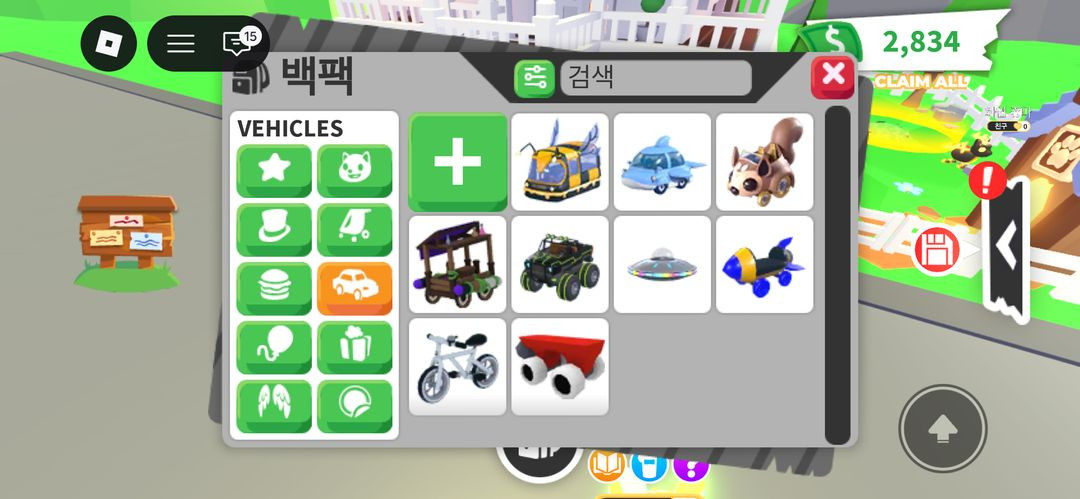Add a new vehicle with the plus tile
The width and height of the screenshot is (1080, 499).
pos(458,162)
